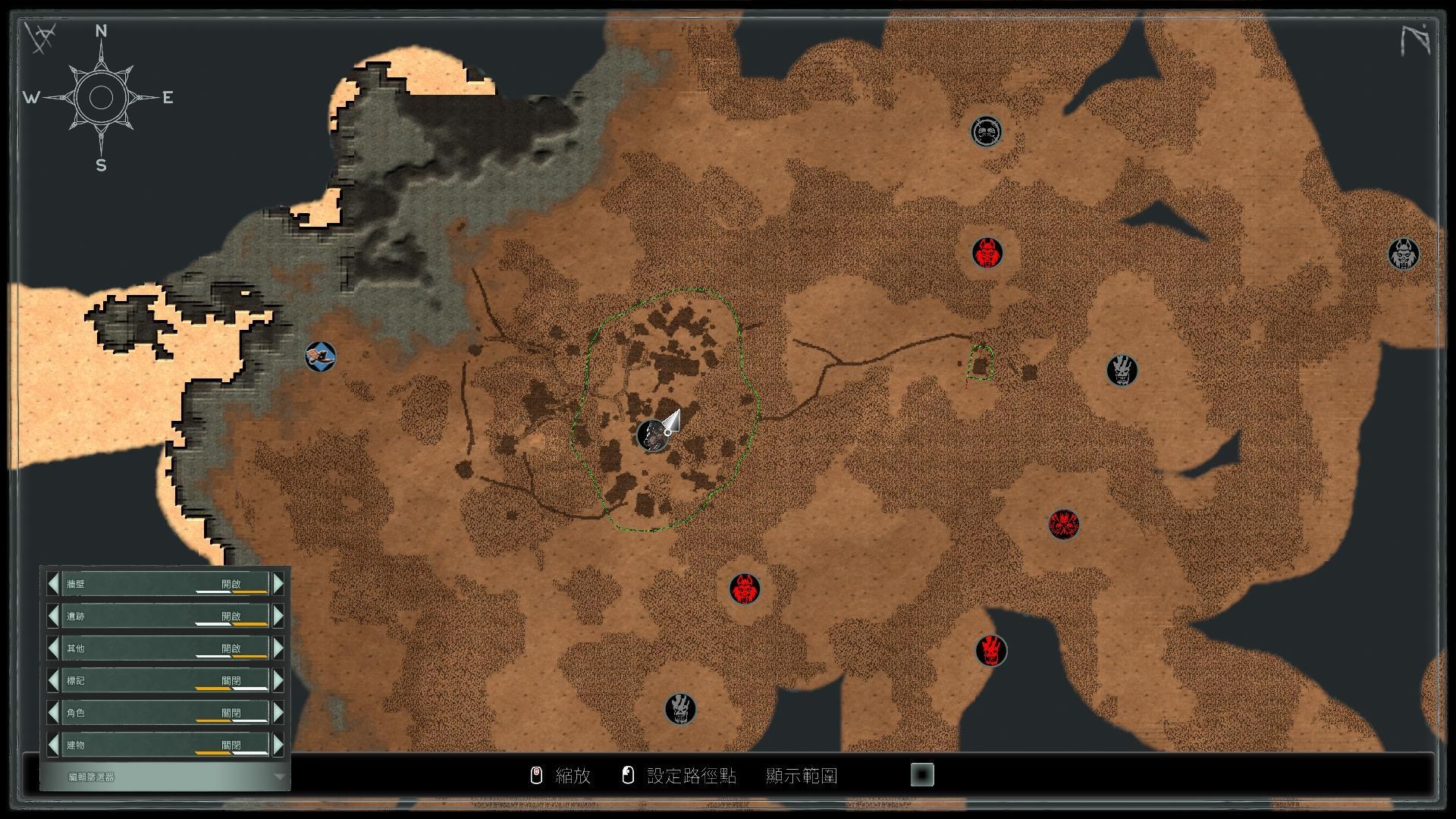Tick the 顯示範圍 checkbox
This screenshot has width=1456, height=819.
[x=921, y=775]
